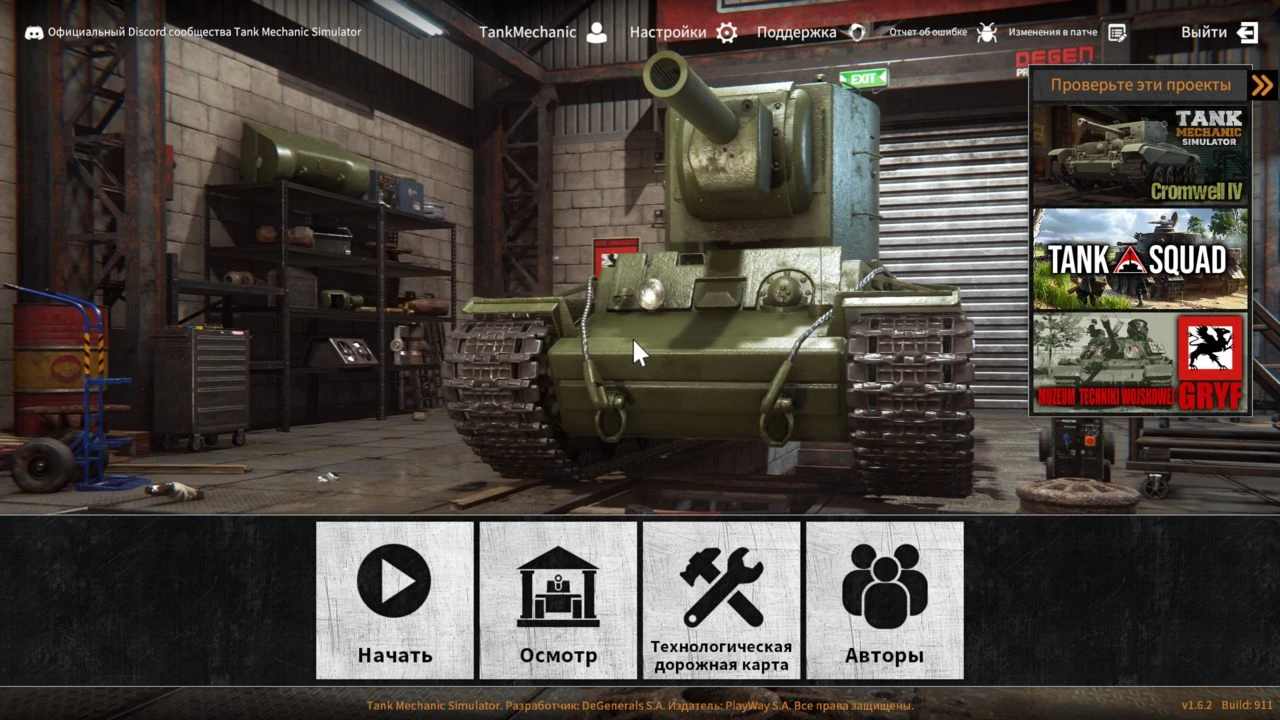
Task: Open the Осмотр inspection mode
Action: coord(558,600)
